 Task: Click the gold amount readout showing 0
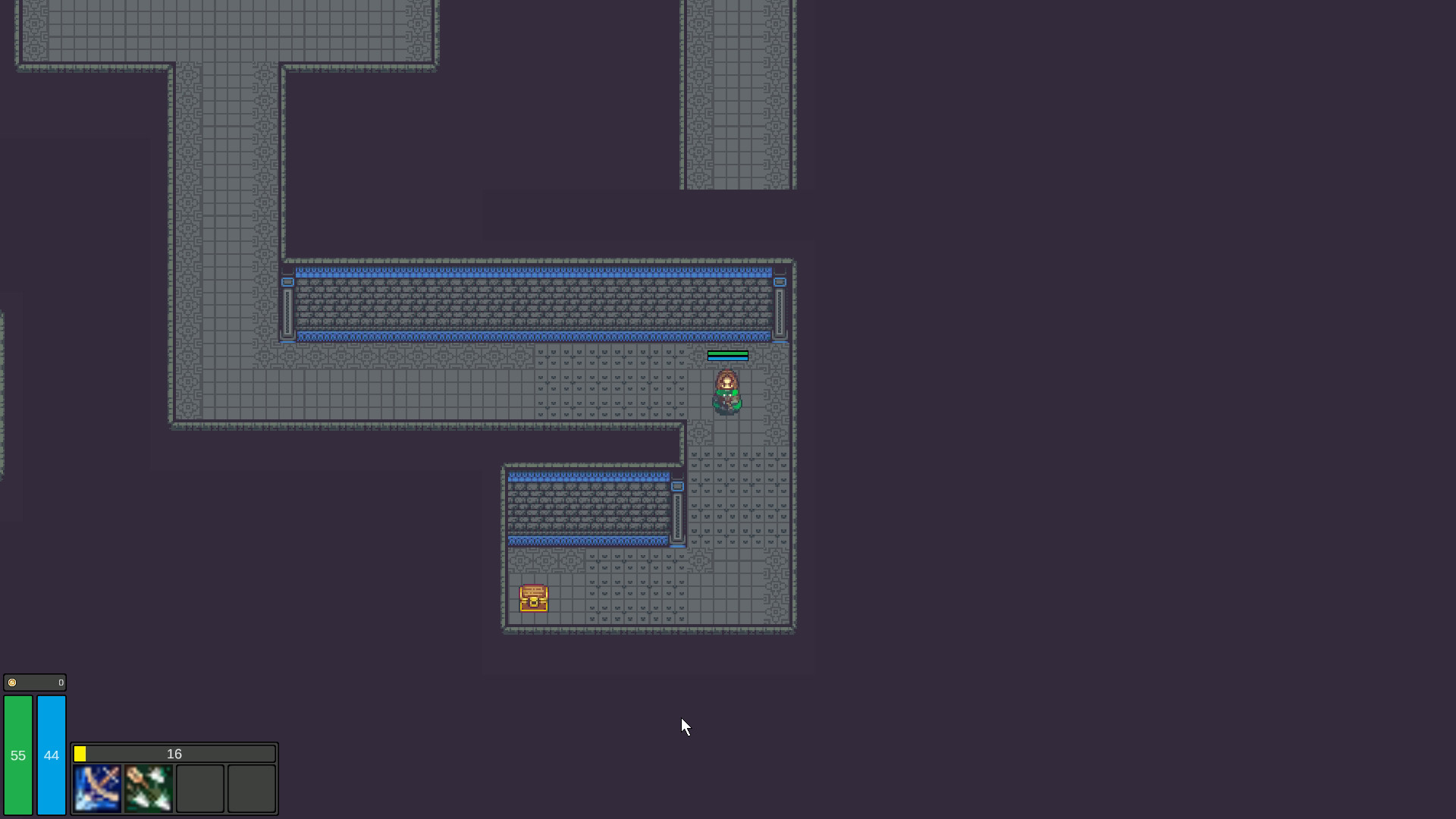pyautogui.click(x=60, y=682)
